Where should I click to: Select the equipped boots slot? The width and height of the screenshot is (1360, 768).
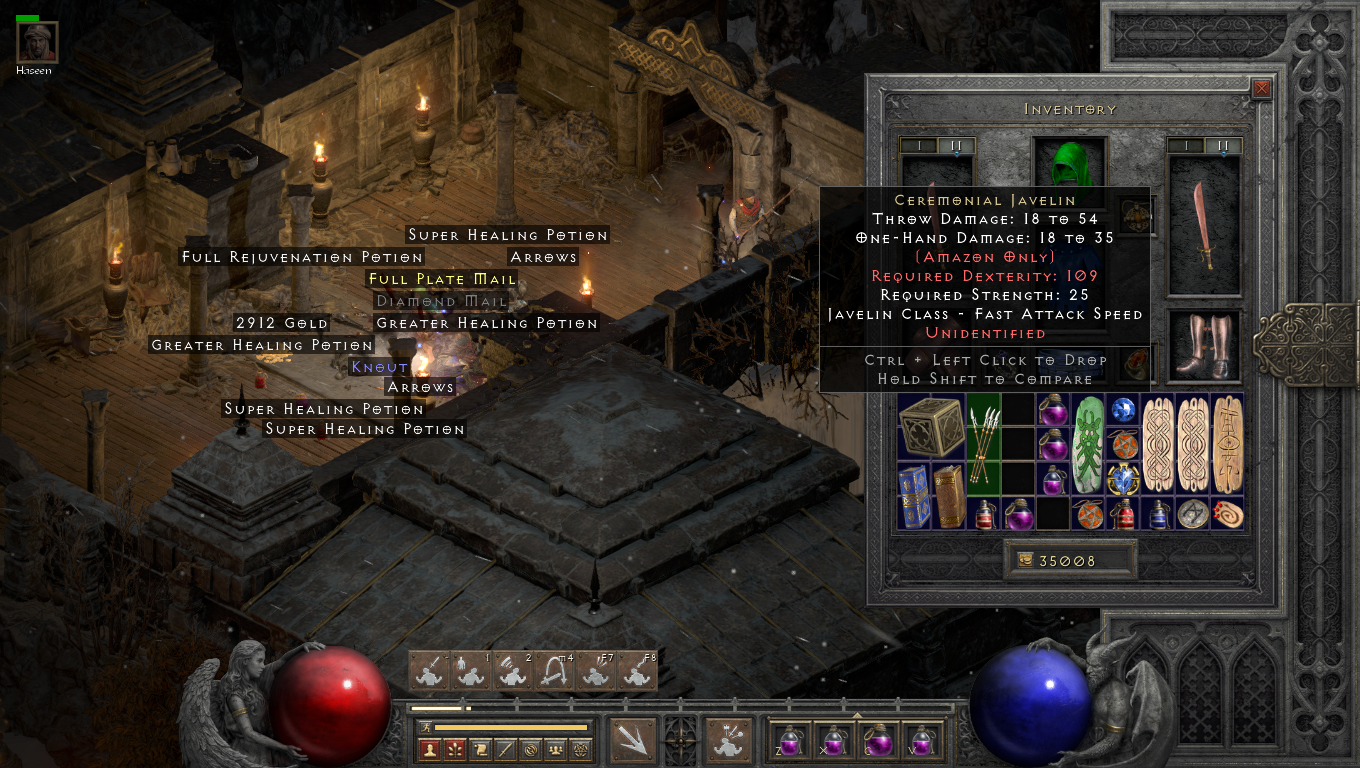coord(1204,345)
